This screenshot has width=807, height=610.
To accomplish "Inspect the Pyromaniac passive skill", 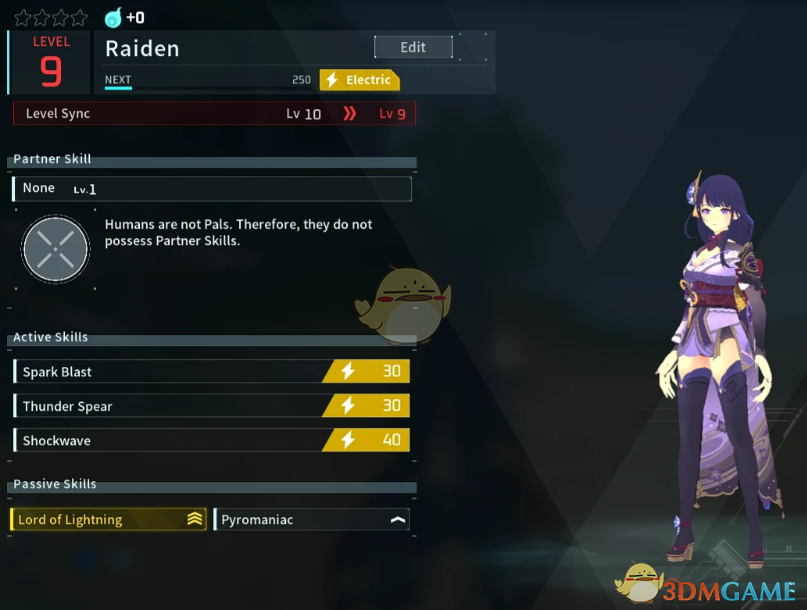I will coord(312,519).
